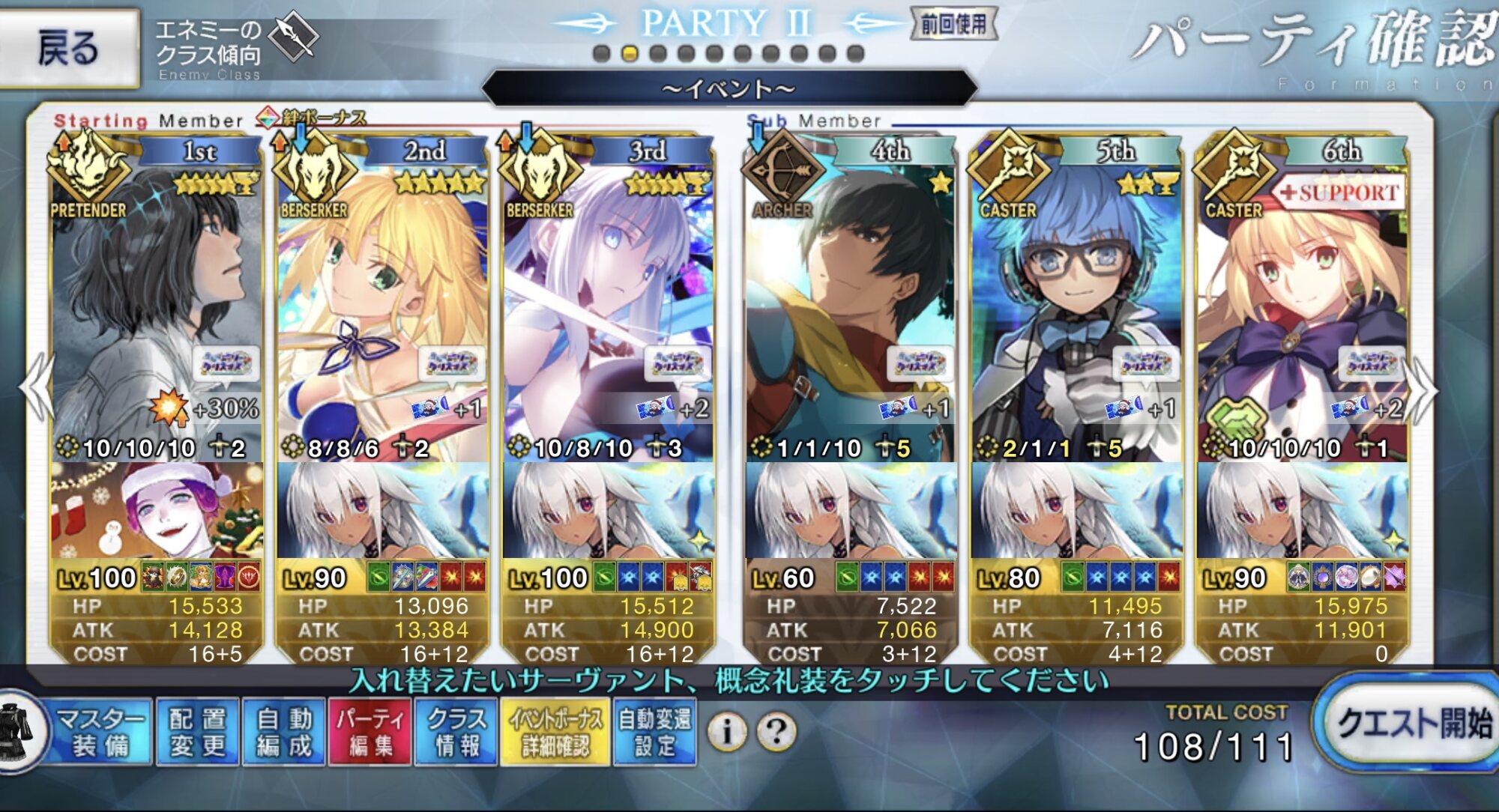Tap the 前回使用 last-used tag
The image size is (1499, 812).
coord(953,25)
